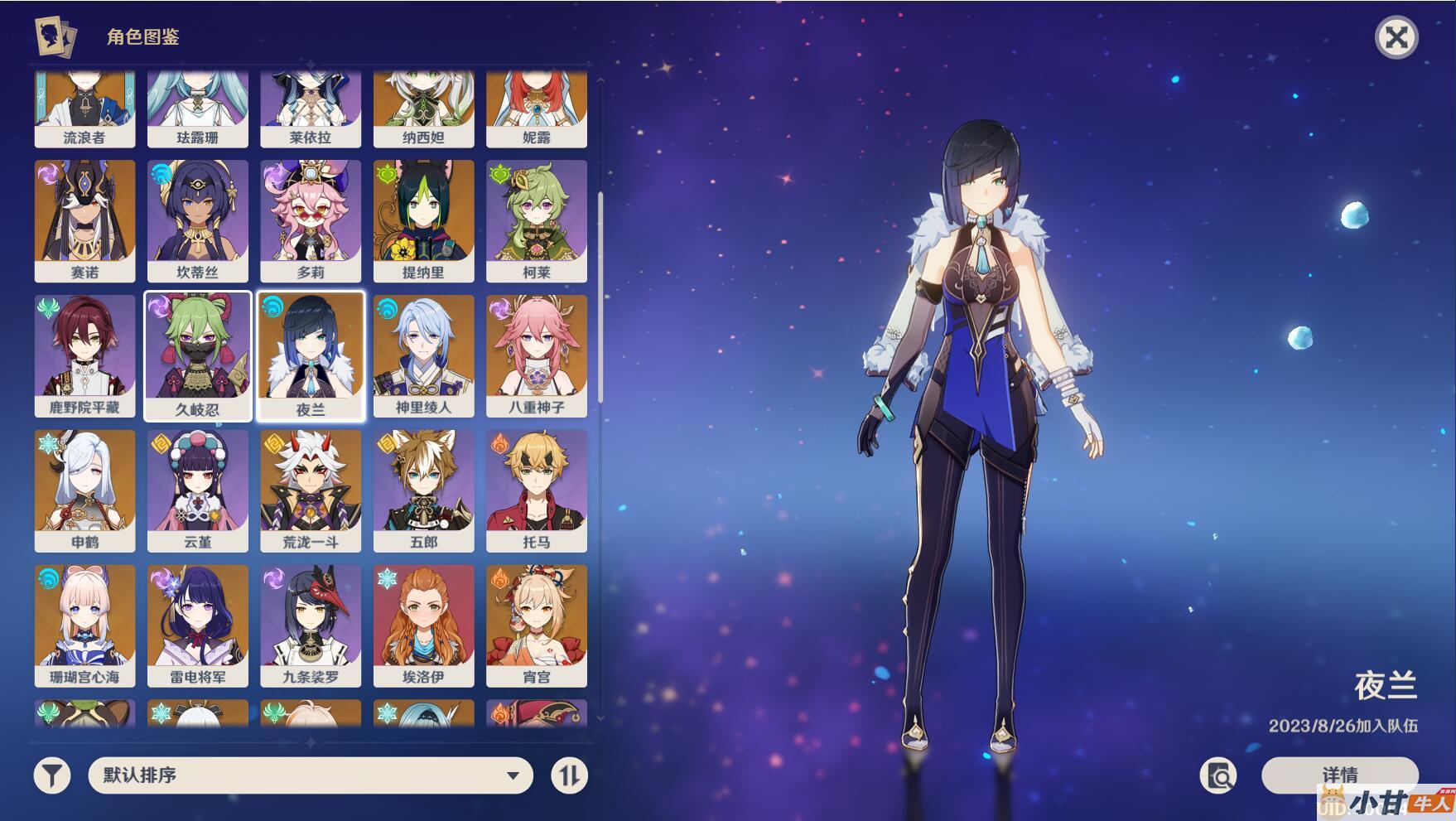The width and height of the screenshot is (1456, 821).
Task: Choose the 申鹤 character portrait
Action: [x=84, y=491]
